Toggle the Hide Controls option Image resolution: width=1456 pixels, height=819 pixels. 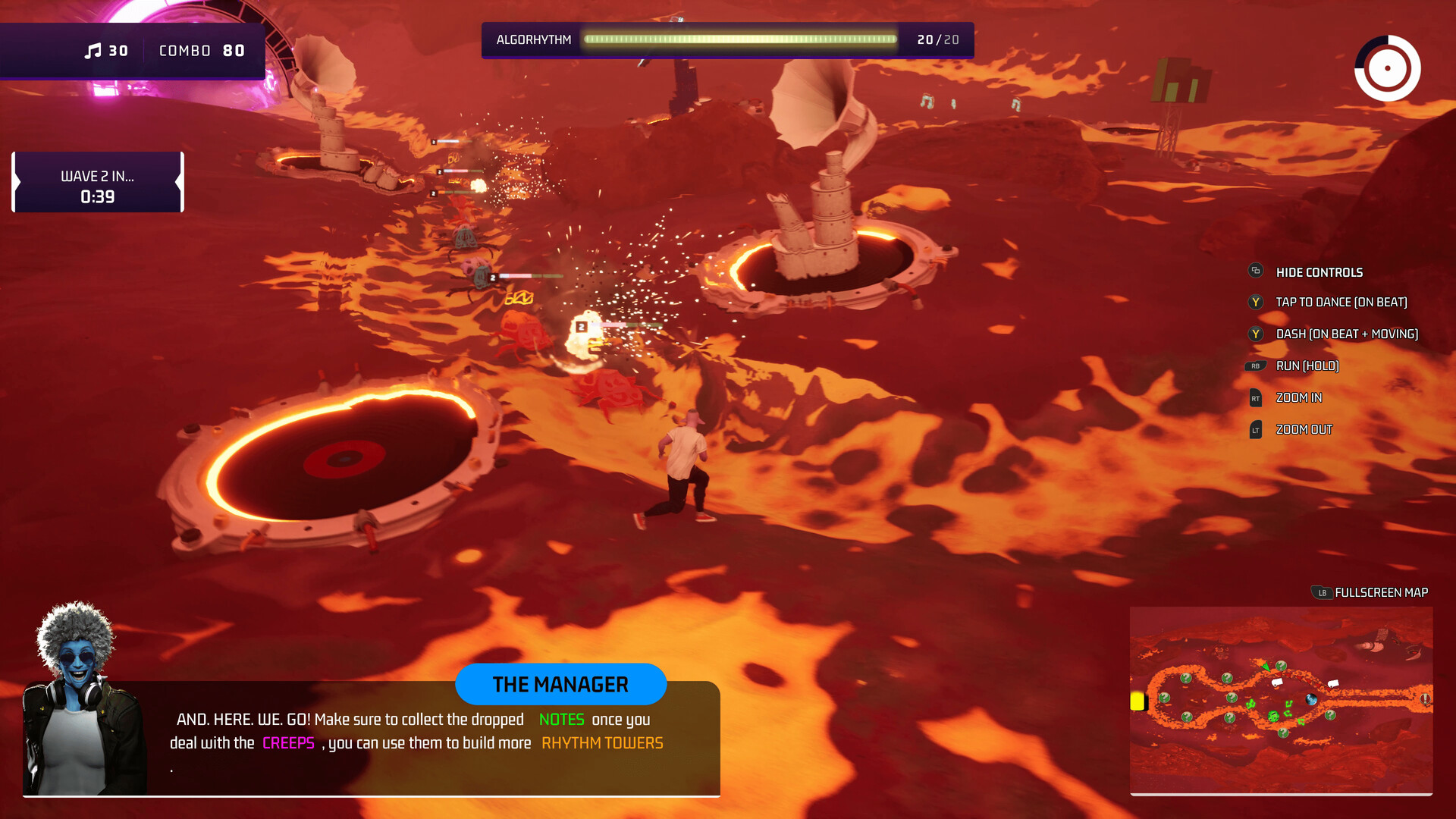point(1319,272)
